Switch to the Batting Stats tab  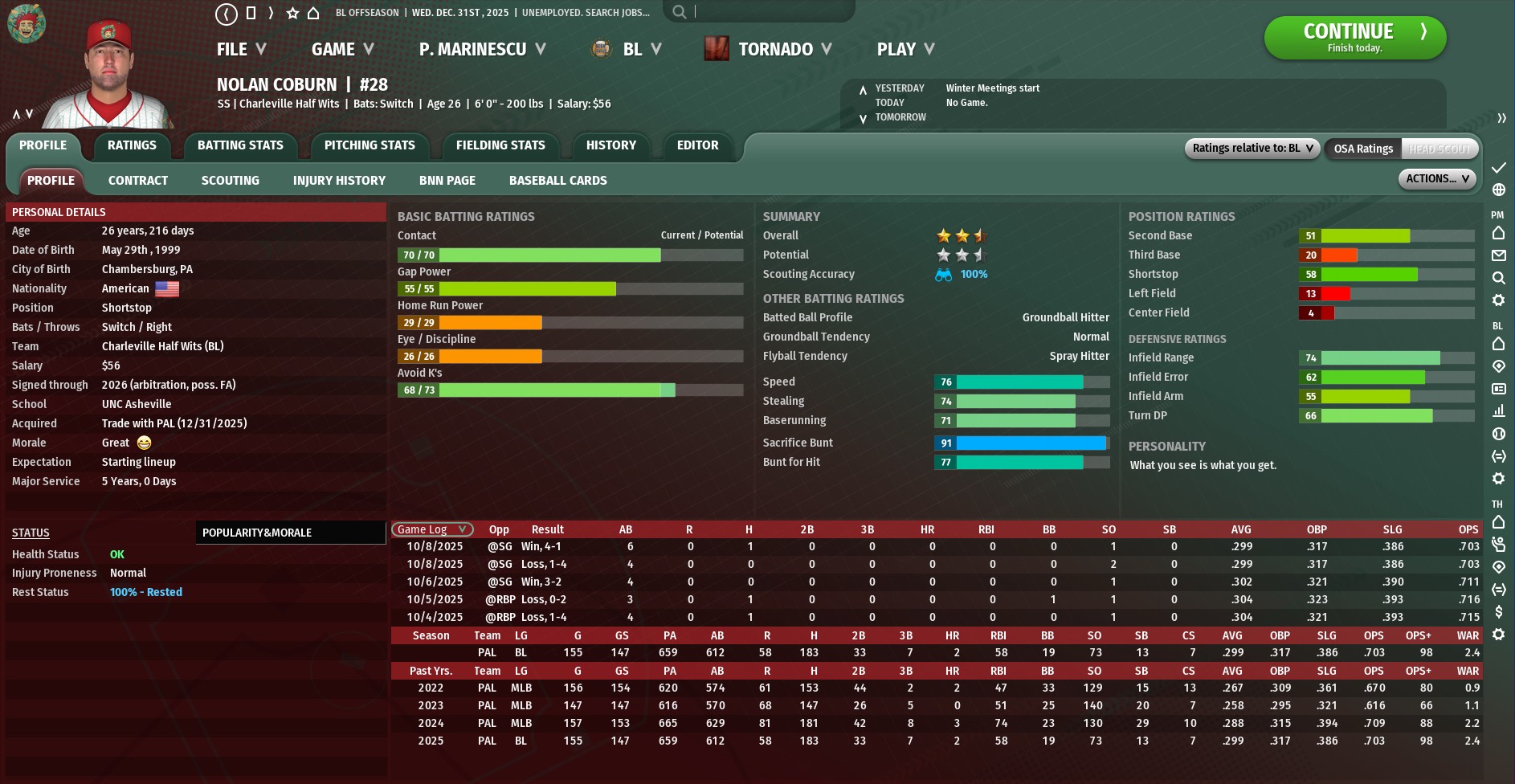point(240,145)
